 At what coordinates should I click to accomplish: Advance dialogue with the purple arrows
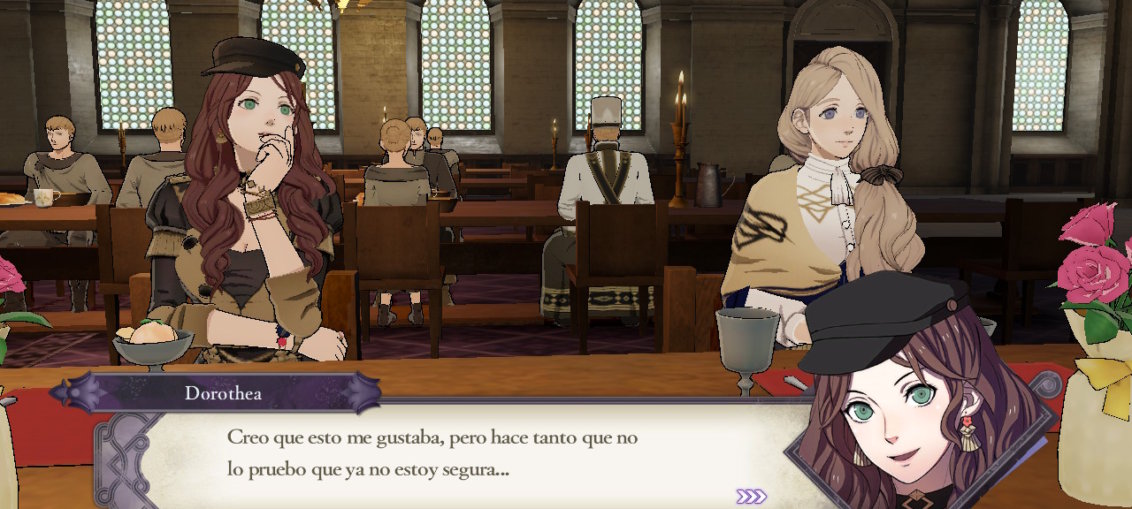[x=751, y=496]
